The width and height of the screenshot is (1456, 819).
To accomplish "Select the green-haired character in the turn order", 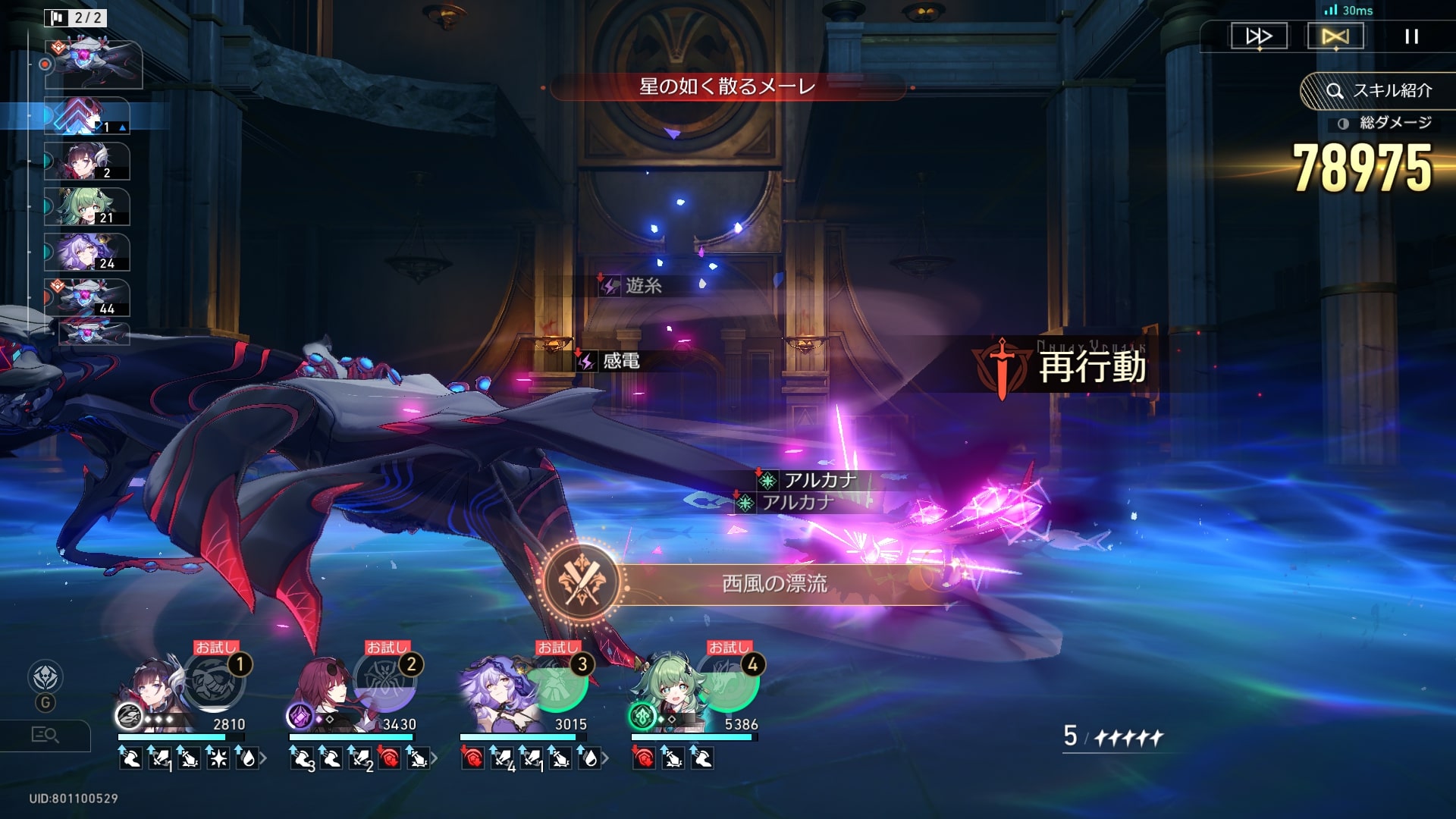I will (87, 207).
